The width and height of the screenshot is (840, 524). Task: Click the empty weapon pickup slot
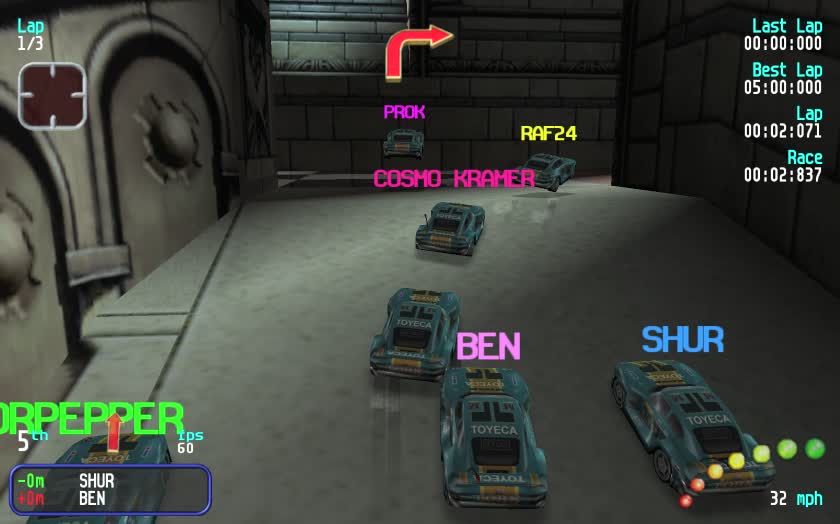[x=51, y=96]
